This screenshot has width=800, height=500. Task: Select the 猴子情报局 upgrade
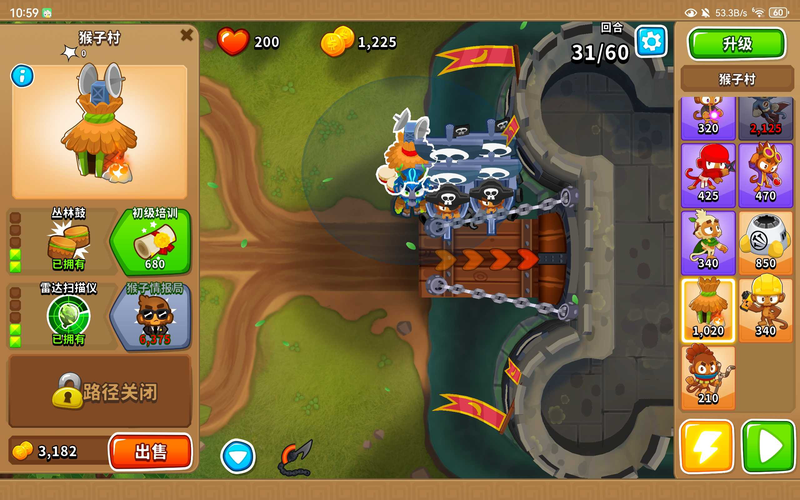[155, 316]
